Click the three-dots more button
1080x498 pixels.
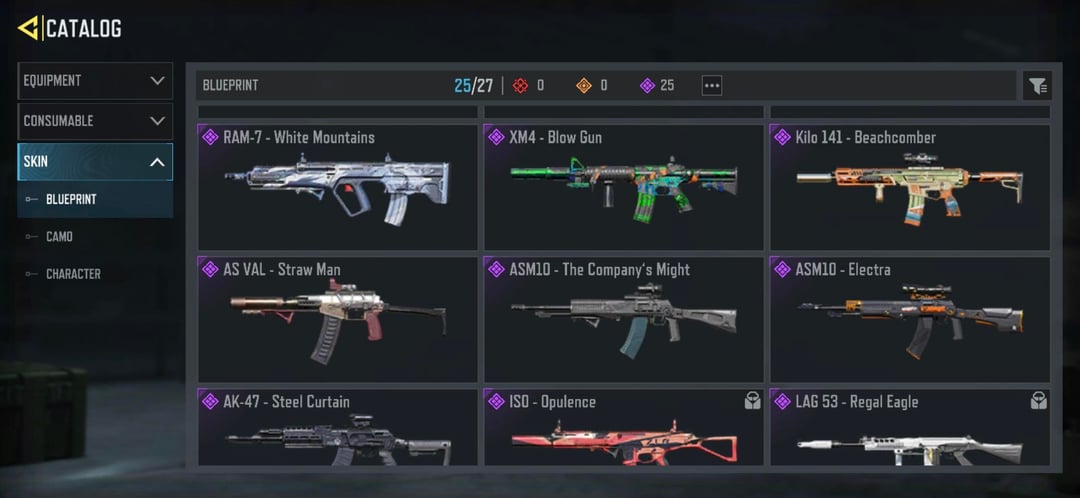[712, 86]
